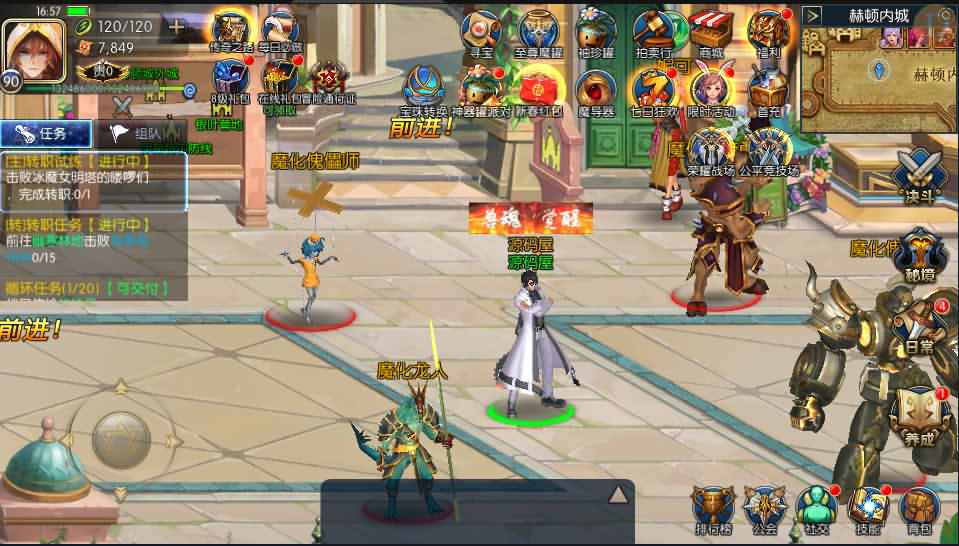Open the 拍卖行 auction house

[654, 32]
